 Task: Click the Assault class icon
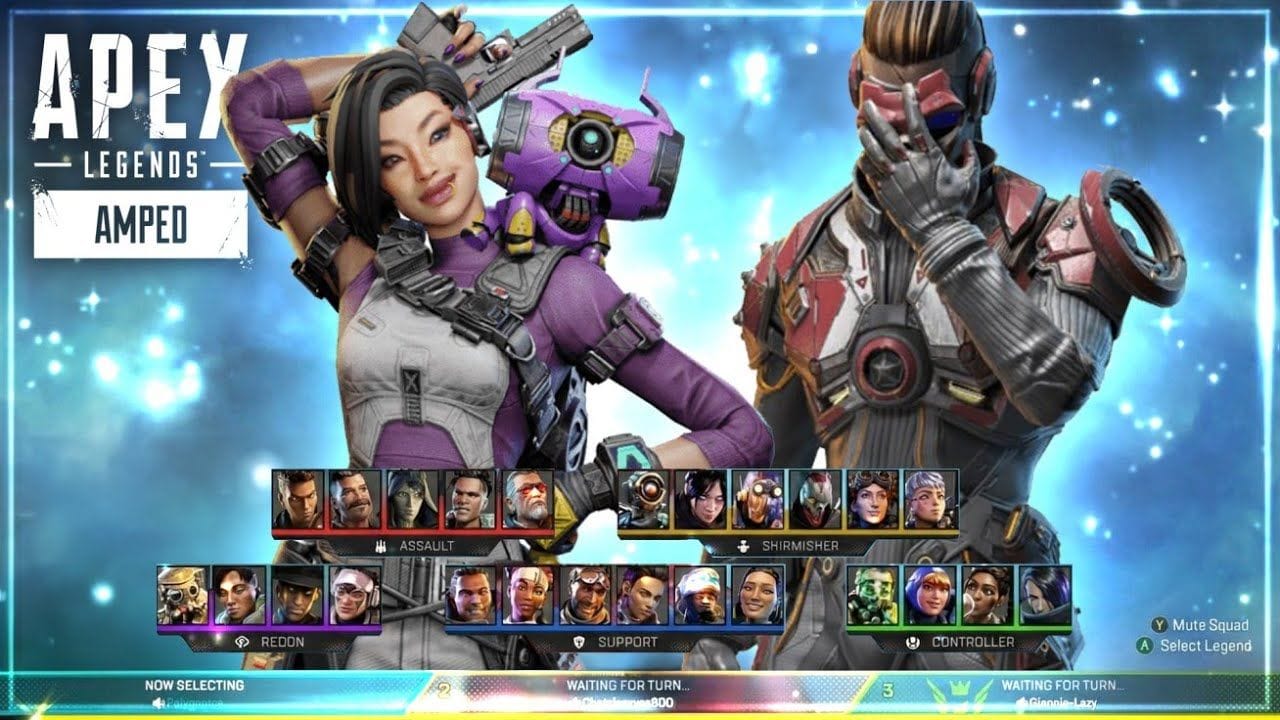point(379,546)
